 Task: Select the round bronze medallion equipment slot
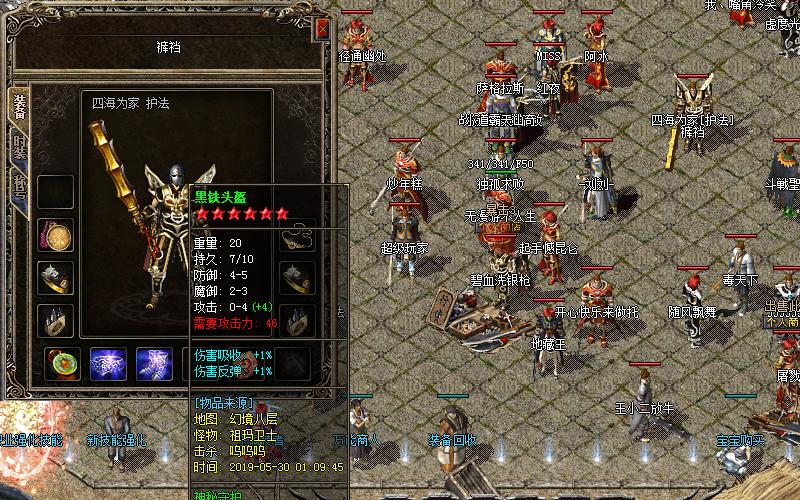pos(55,235)
